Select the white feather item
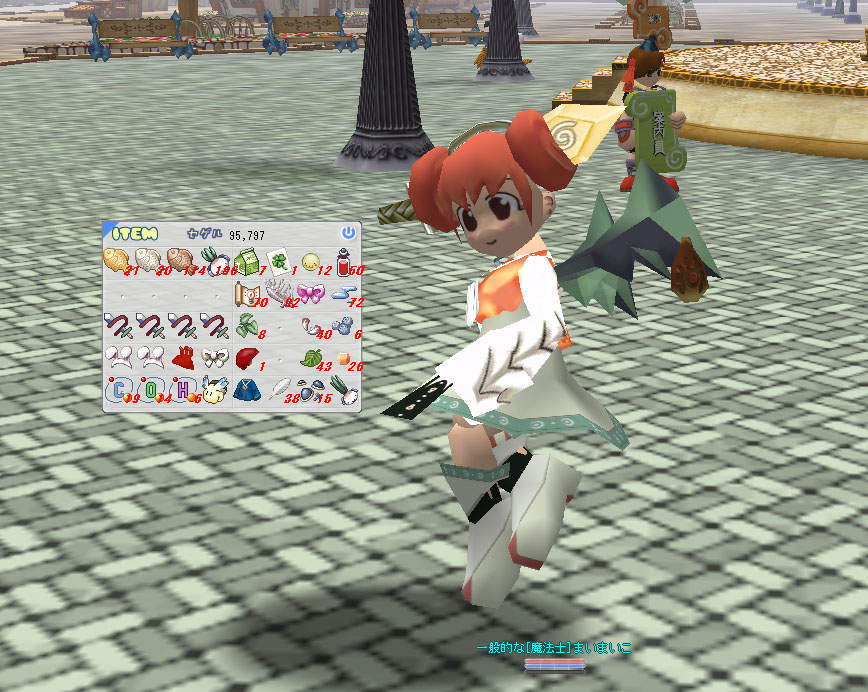Screen dimensions: 868x692 tap(279, 388)
